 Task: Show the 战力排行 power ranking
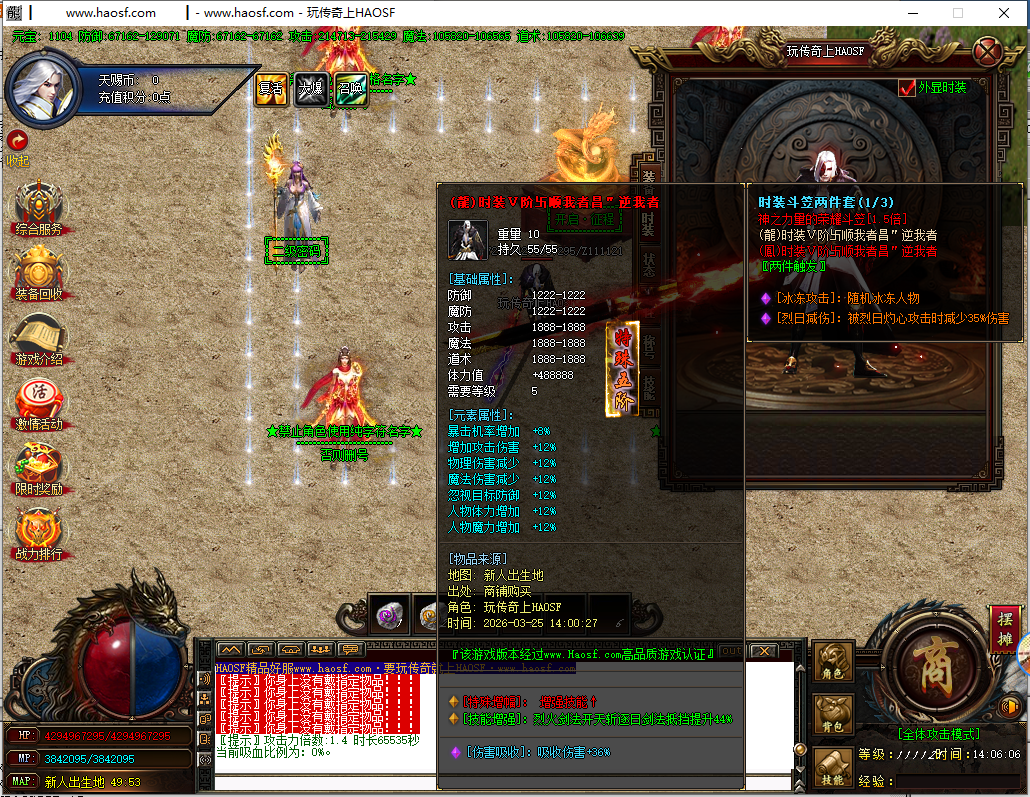click(x=39, y=530)
